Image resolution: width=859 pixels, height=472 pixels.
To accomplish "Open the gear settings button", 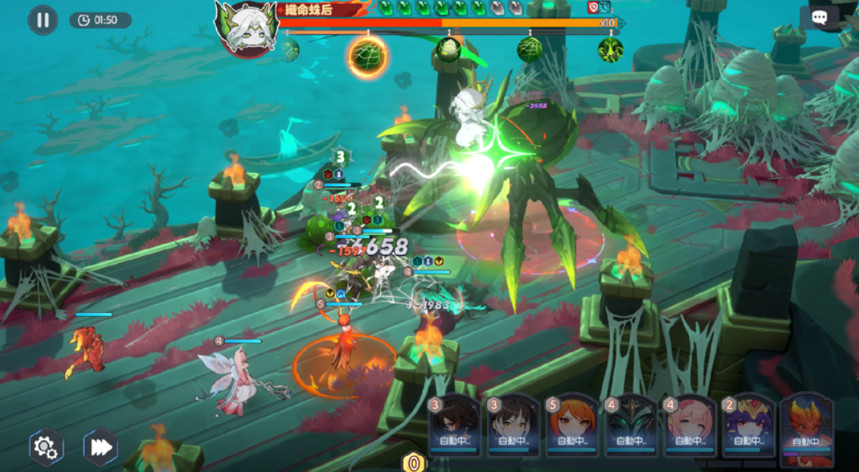I will (x=45, y=447).
